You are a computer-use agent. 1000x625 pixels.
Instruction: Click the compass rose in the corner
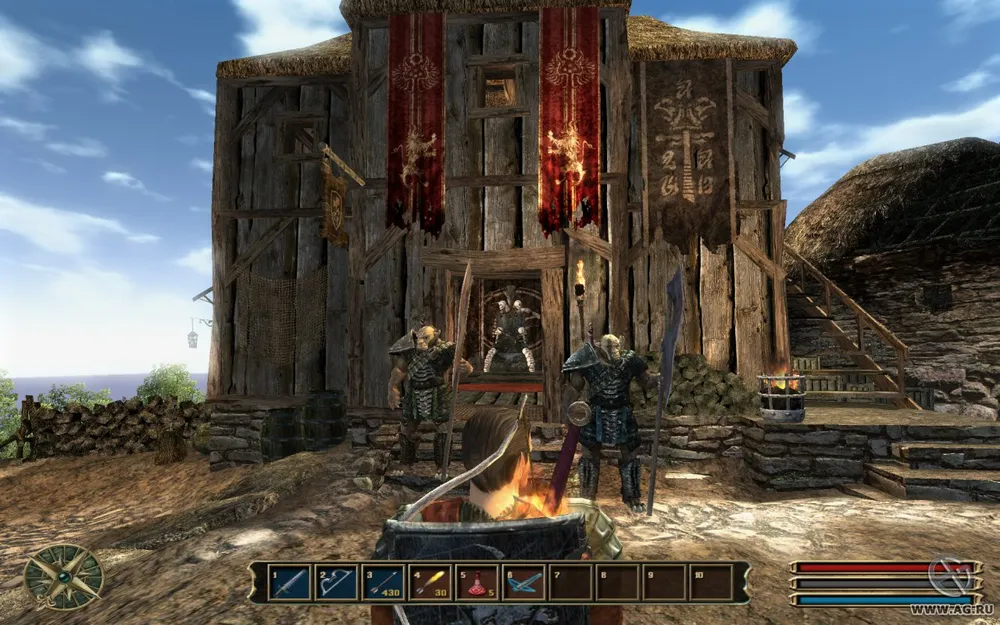click(x=63, y=577)
